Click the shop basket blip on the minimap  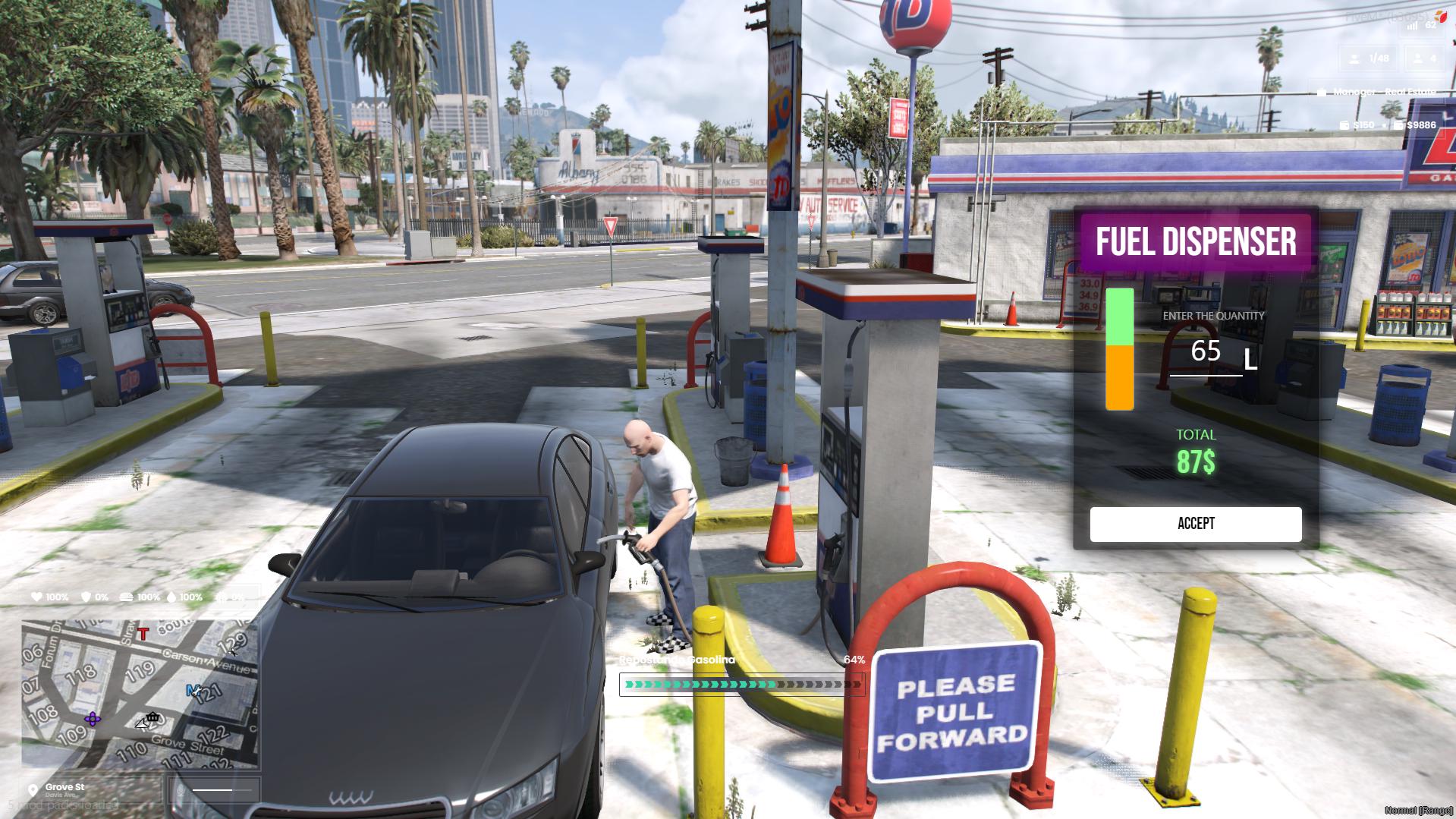[152, 717]
